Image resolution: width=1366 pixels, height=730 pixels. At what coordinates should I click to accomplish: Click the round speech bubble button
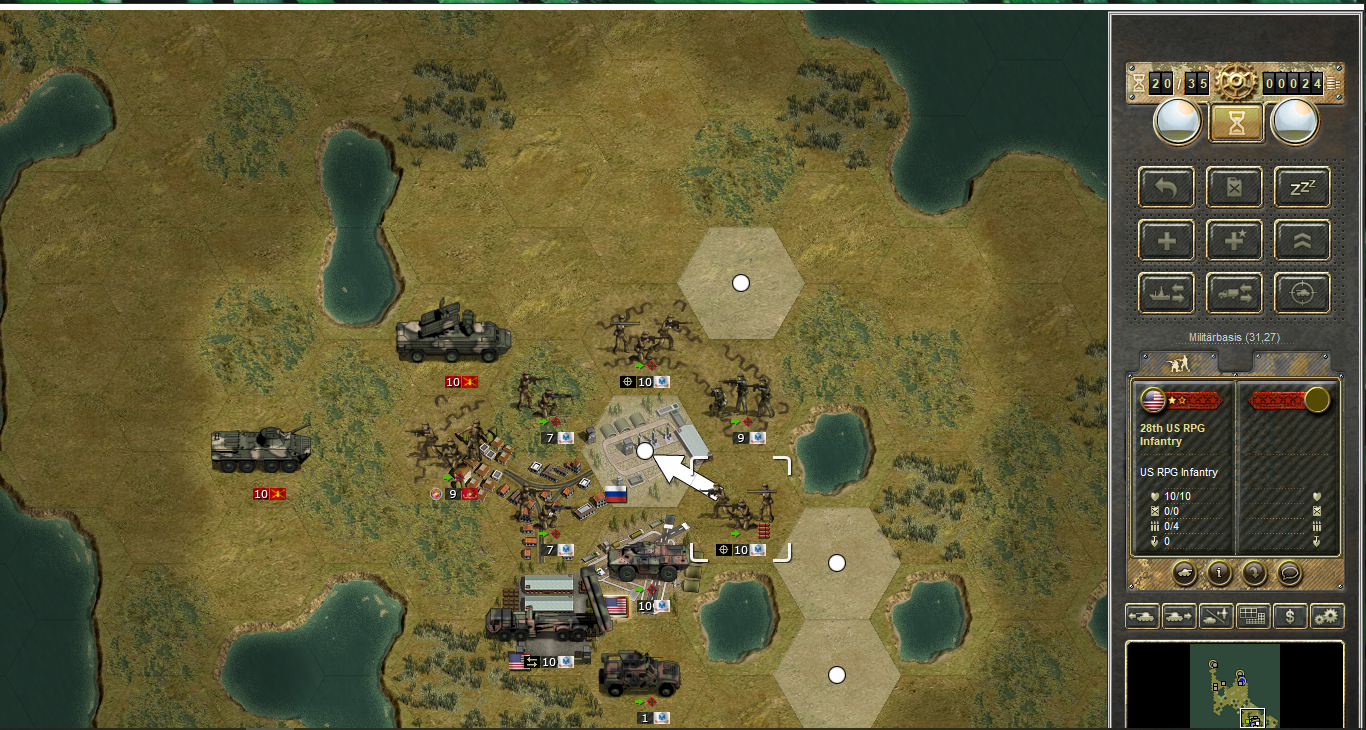[1289, 573]
